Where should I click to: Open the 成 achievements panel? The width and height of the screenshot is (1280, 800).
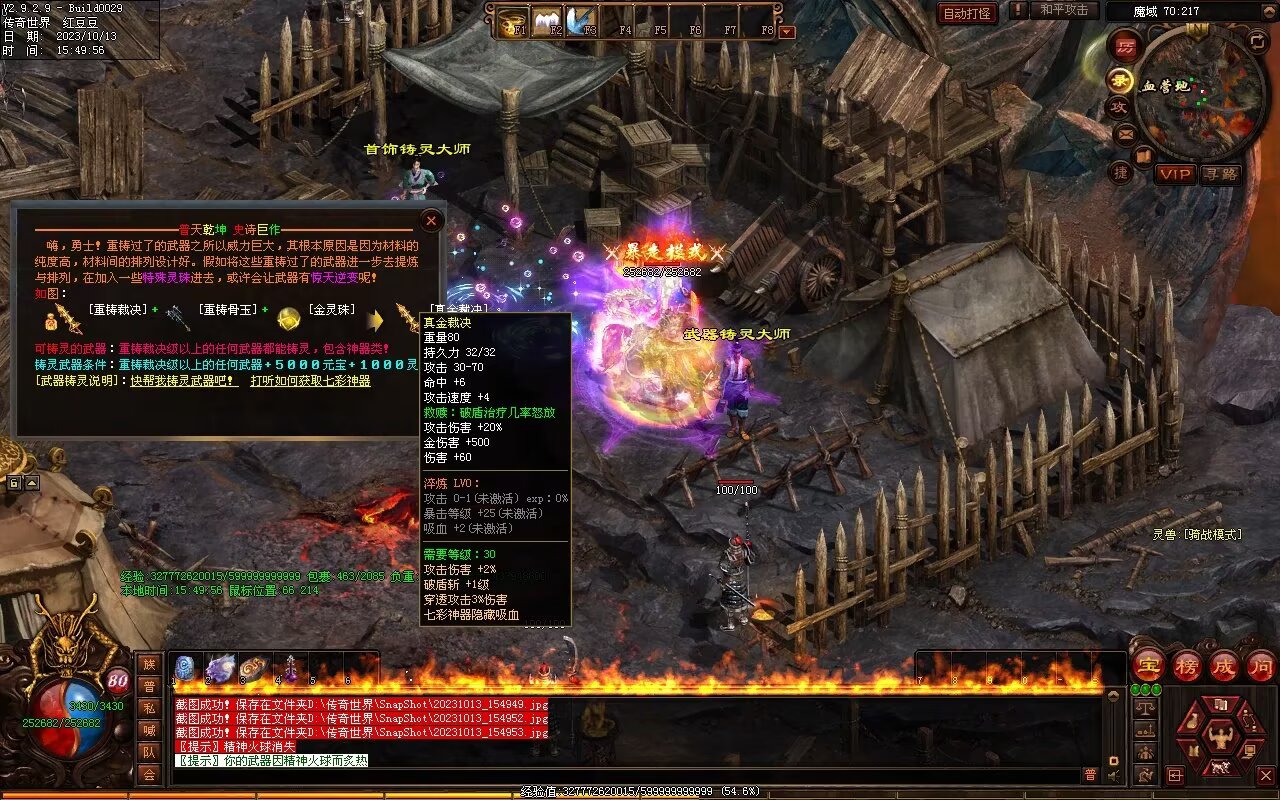1224,665
